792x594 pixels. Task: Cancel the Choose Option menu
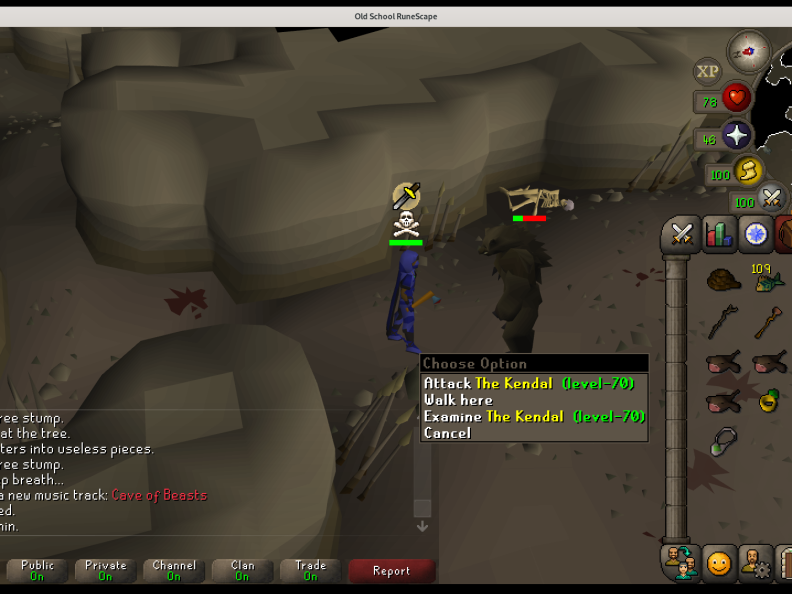(447, 433)
